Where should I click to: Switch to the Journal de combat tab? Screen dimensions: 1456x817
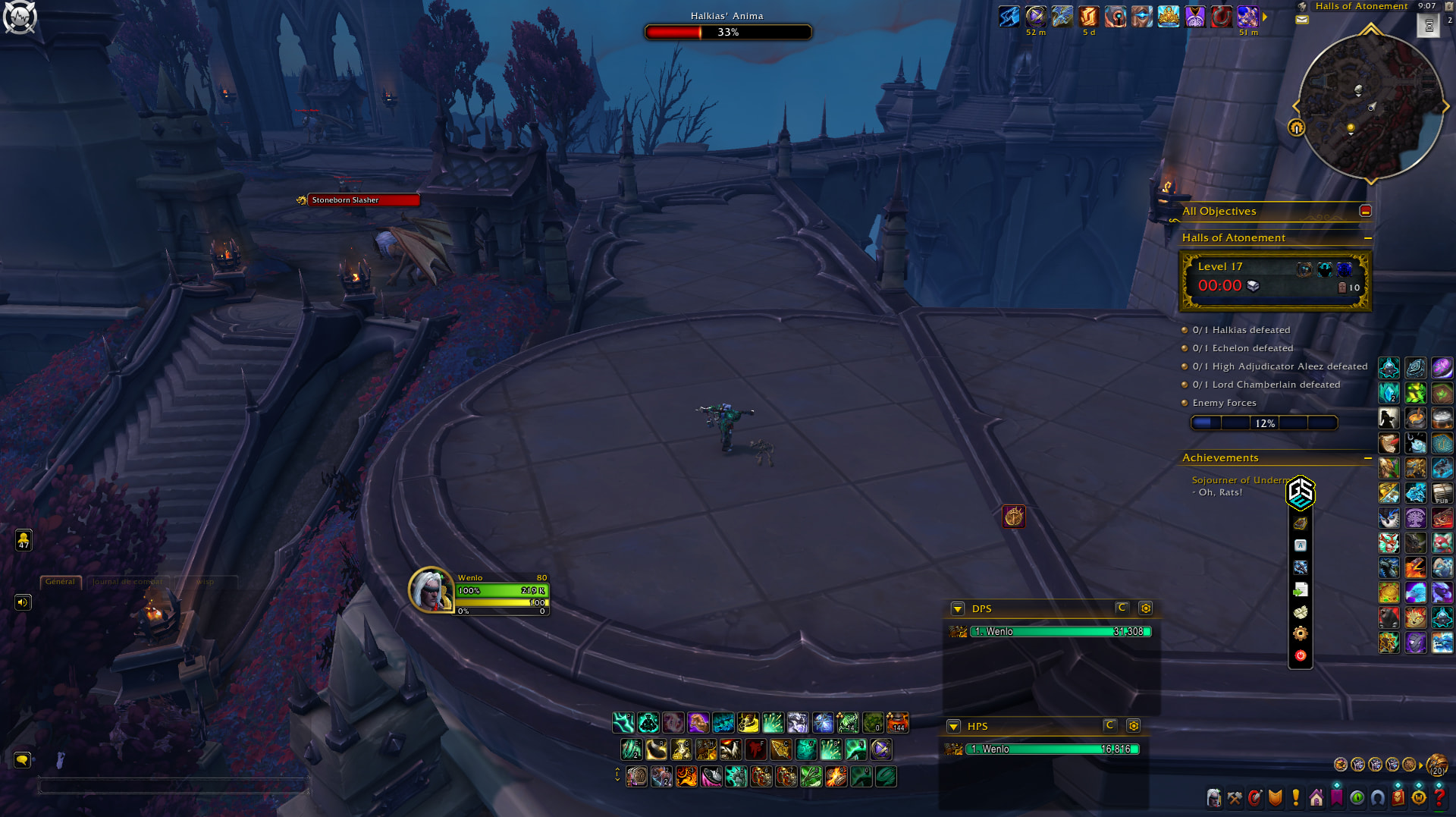tap(127, 582)
